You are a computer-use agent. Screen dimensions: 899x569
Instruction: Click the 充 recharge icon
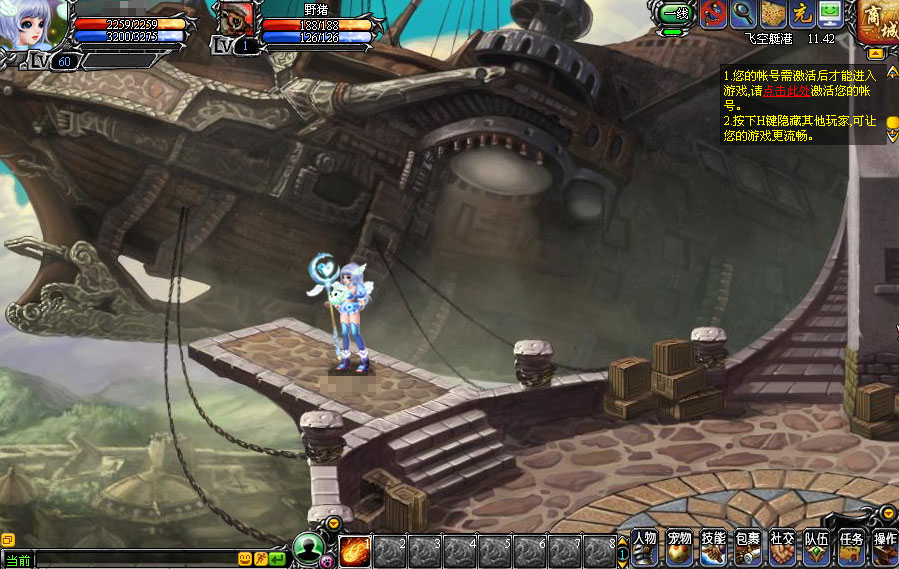pos(801,14)
